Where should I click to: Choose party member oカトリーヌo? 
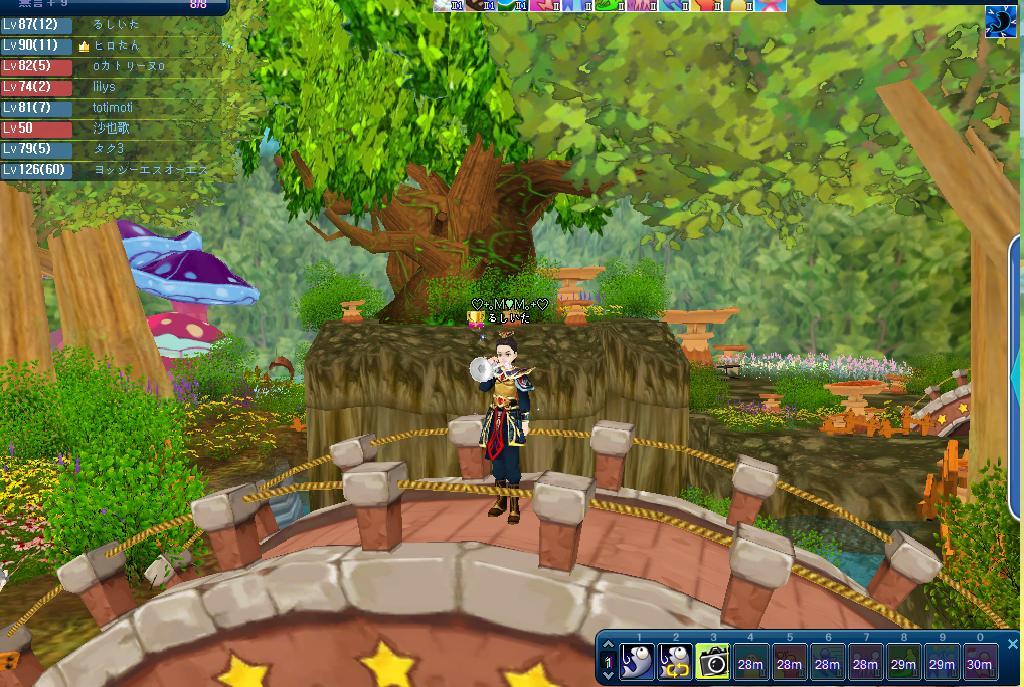(128, 66)
